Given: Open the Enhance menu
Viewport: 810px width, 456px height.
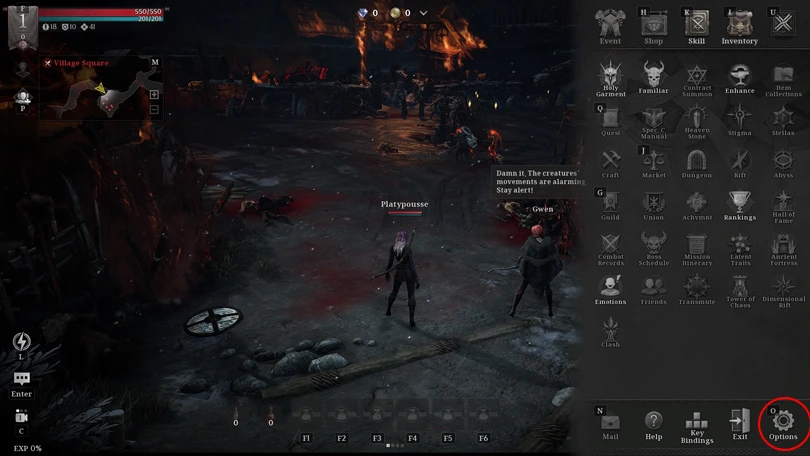Looking at the screenshot, I should [740, 76].
